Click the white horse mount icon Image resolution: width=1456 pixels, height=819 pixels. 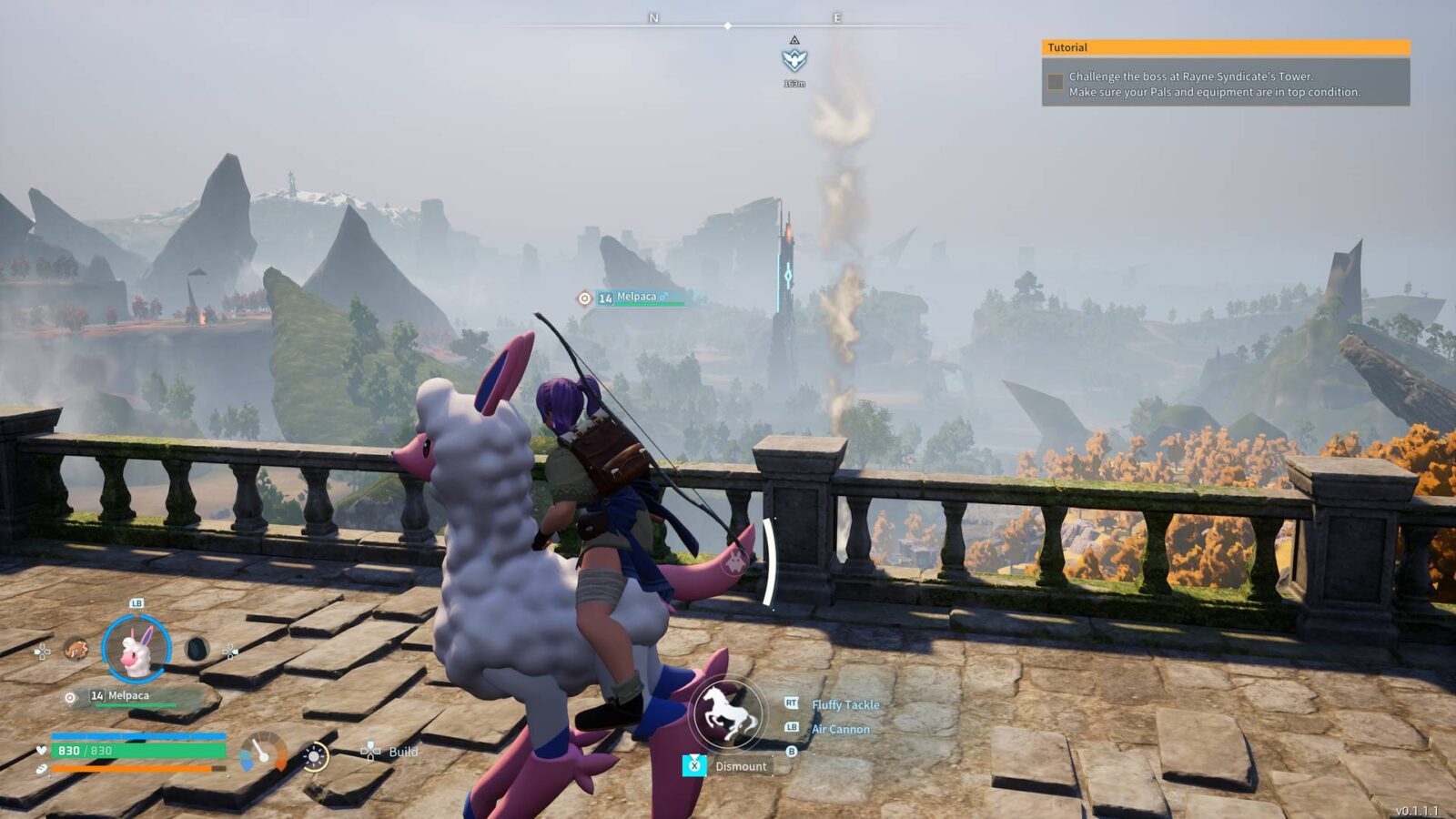coord(728,713)
